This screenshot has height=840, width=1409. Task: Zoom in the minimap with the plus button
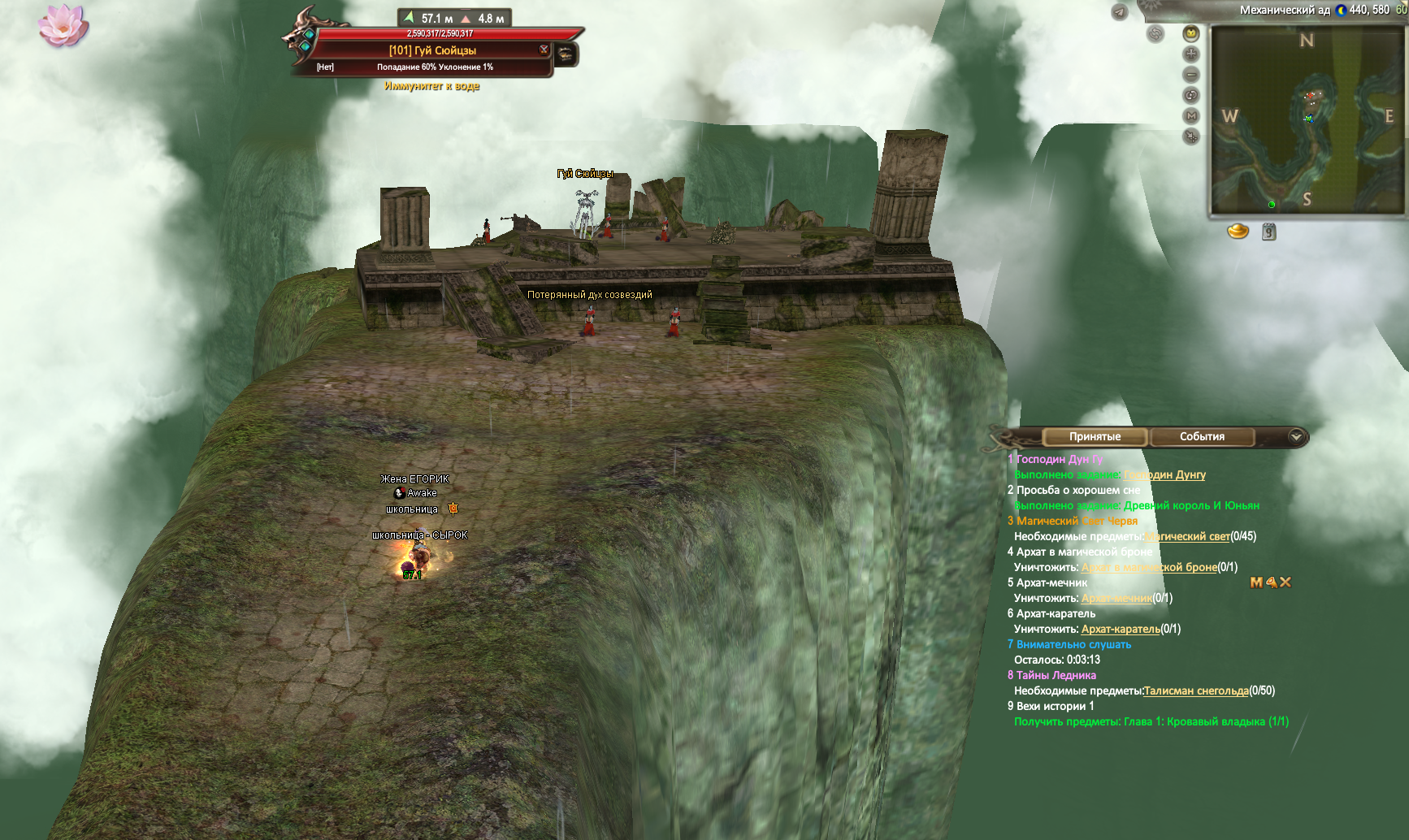coord(1191,54)
